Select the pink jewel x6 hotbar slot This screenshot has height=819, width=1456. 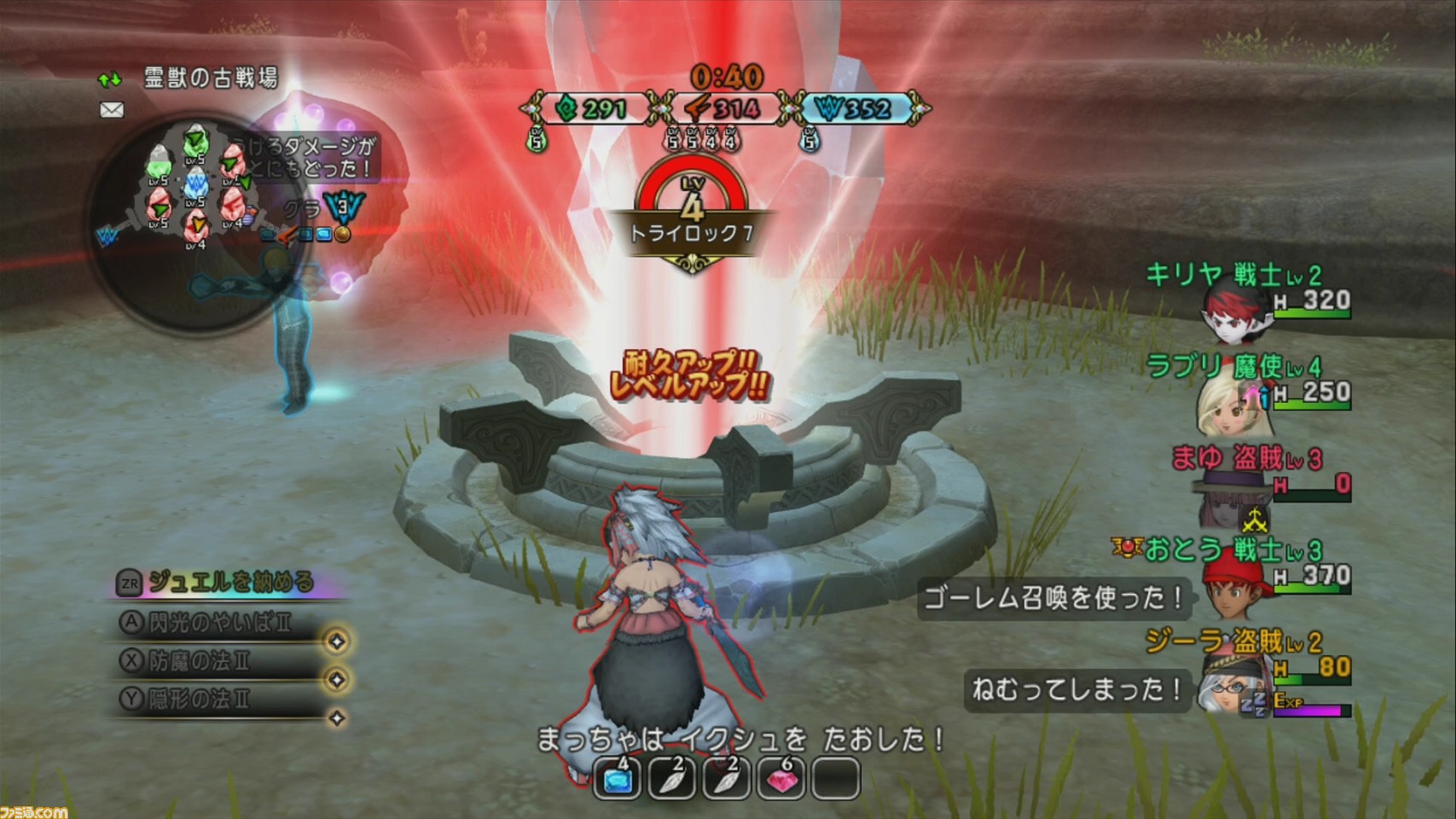[x=780, y=778]
